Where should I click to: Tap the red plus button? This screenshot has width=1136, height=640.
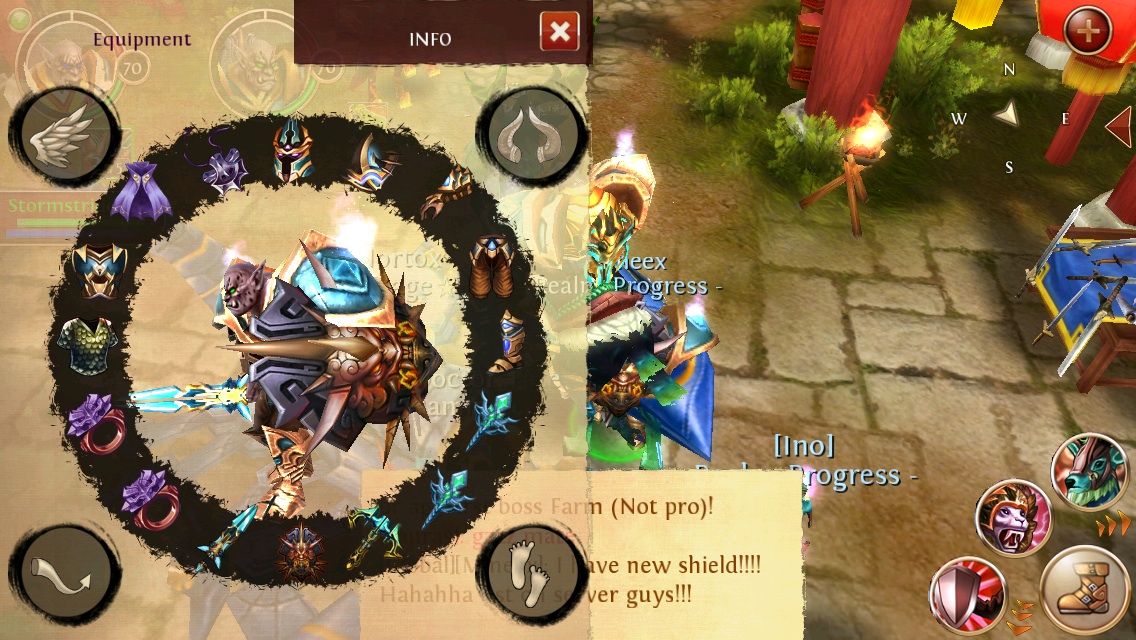(x=1088, y=33)
